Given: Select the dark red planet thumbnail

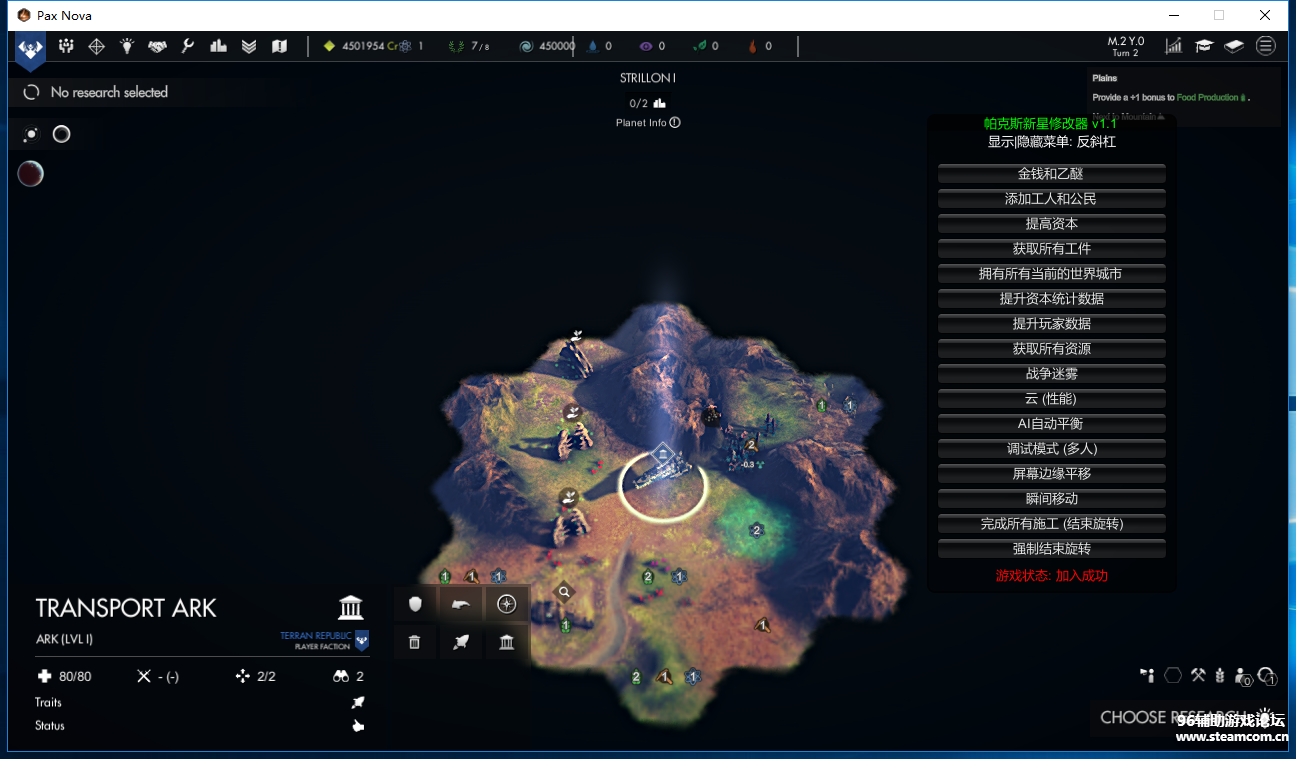Looking at the screenshot, I should click(x=31, y=174).
